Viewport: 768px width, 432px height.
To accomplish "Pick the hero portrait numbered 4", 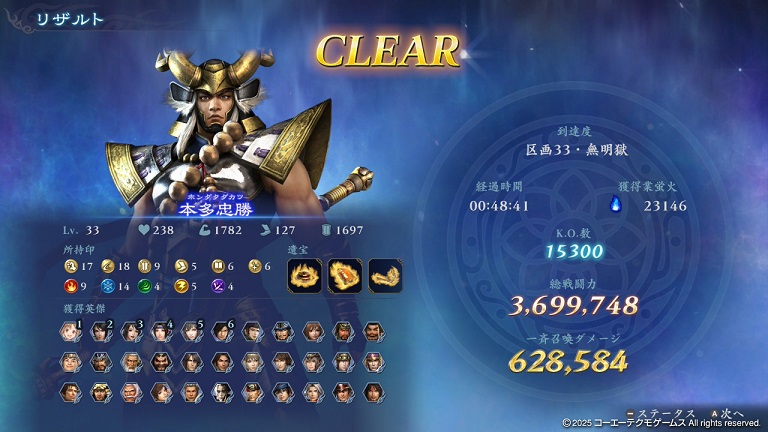I will [x=161, y=331].
